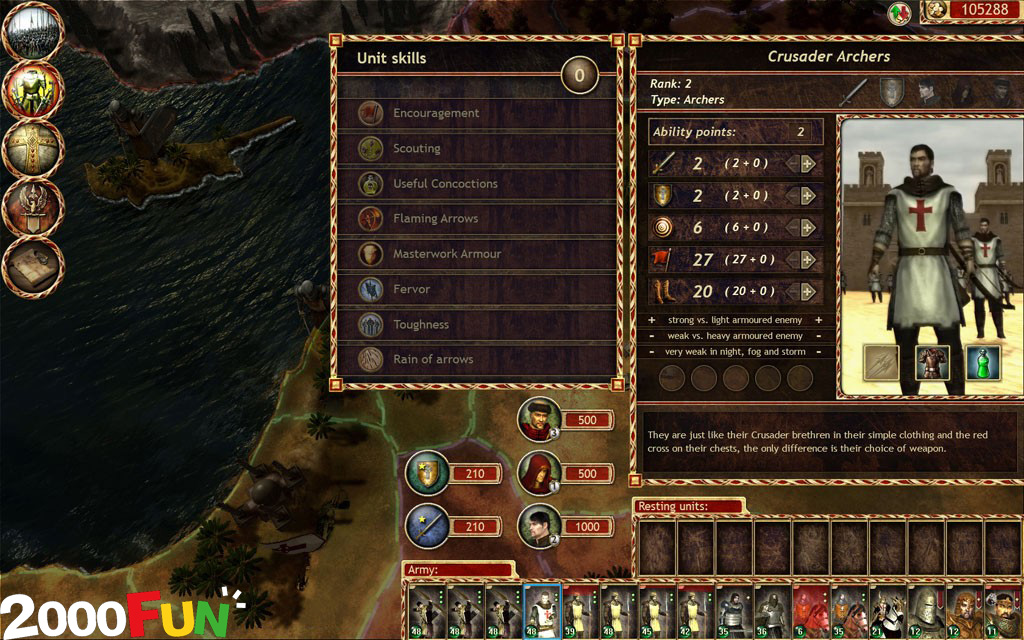1024x640 pixels.
Task: Select the green potion item slot
Action: point(983,363)
